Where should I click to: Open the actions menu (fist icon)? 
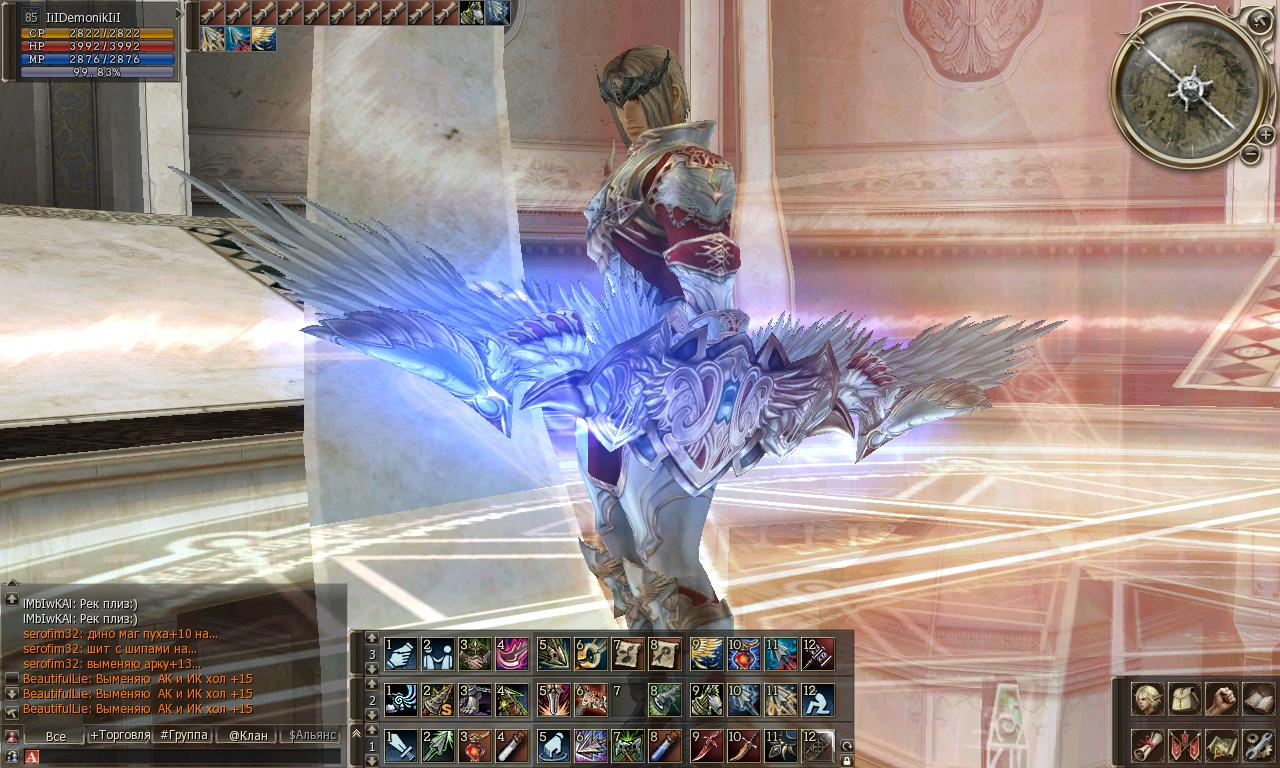pos(1220,700)
